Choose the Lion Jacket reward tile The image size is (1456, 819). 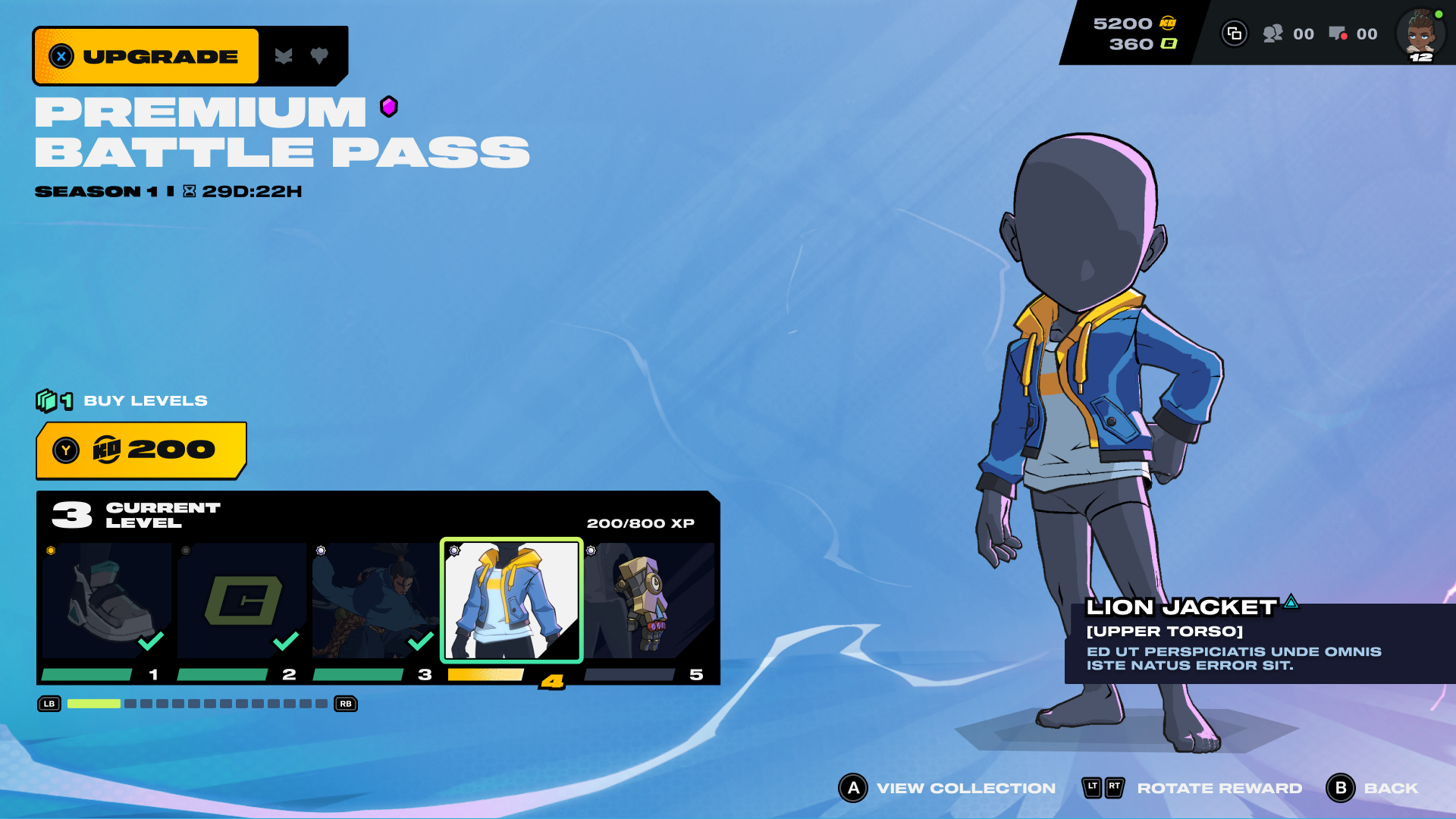pos(512,601)
